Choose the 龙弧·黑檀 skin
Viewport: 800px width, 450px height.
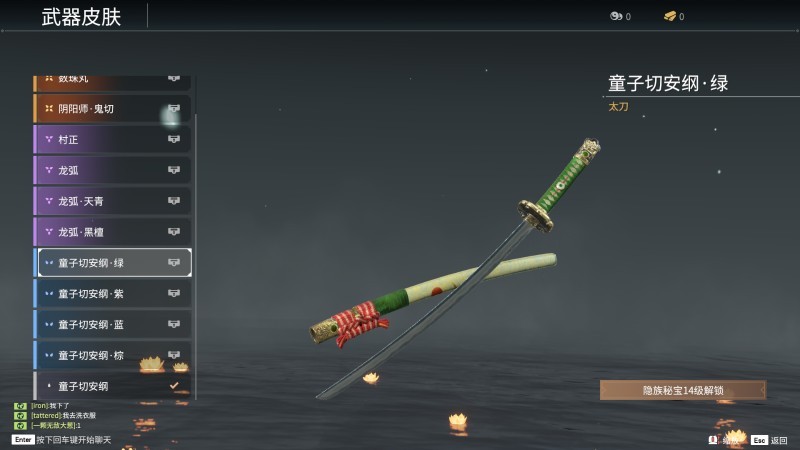coord(112,232)
